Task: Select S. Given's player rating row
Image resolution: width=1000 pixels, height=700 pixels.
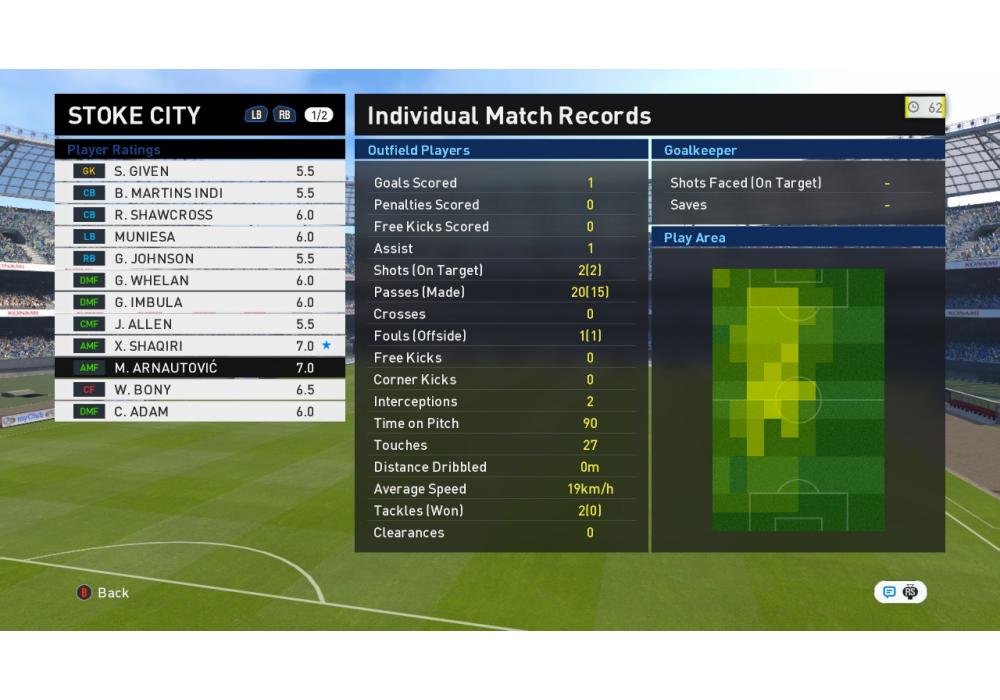Action: pyautogui.click(x=200, y=171)
